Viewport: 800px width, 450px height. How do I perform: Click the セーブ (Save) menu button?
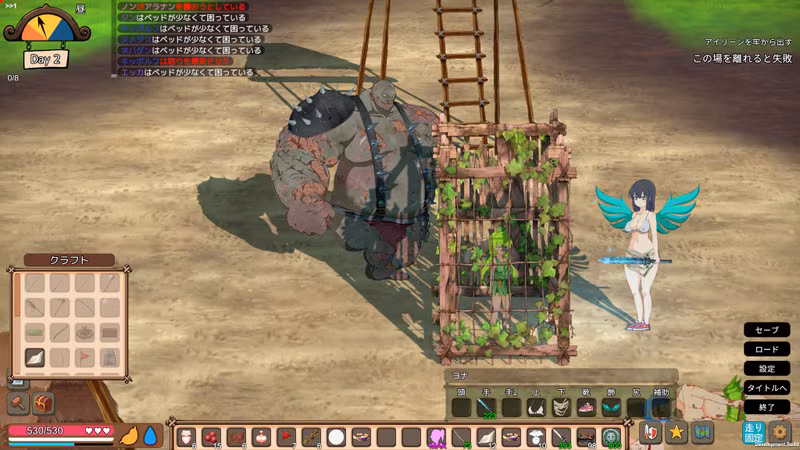(767, 330)
